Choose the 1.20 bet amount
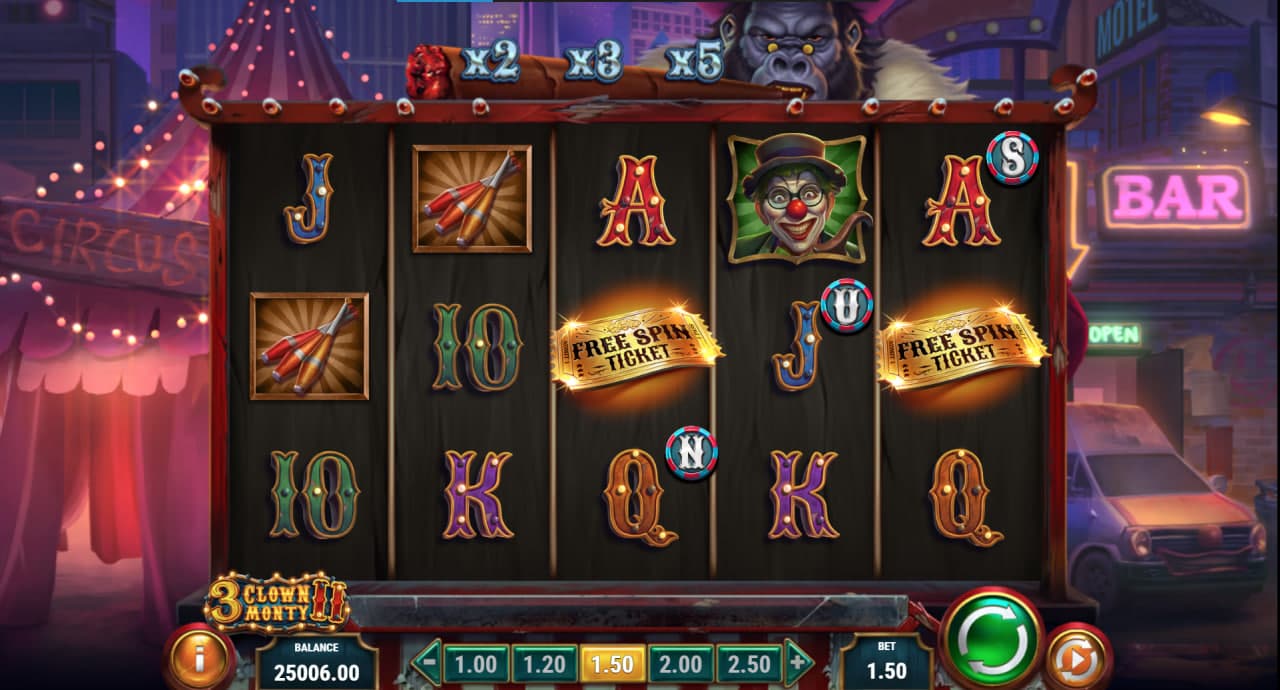 [x=544, y=664]
